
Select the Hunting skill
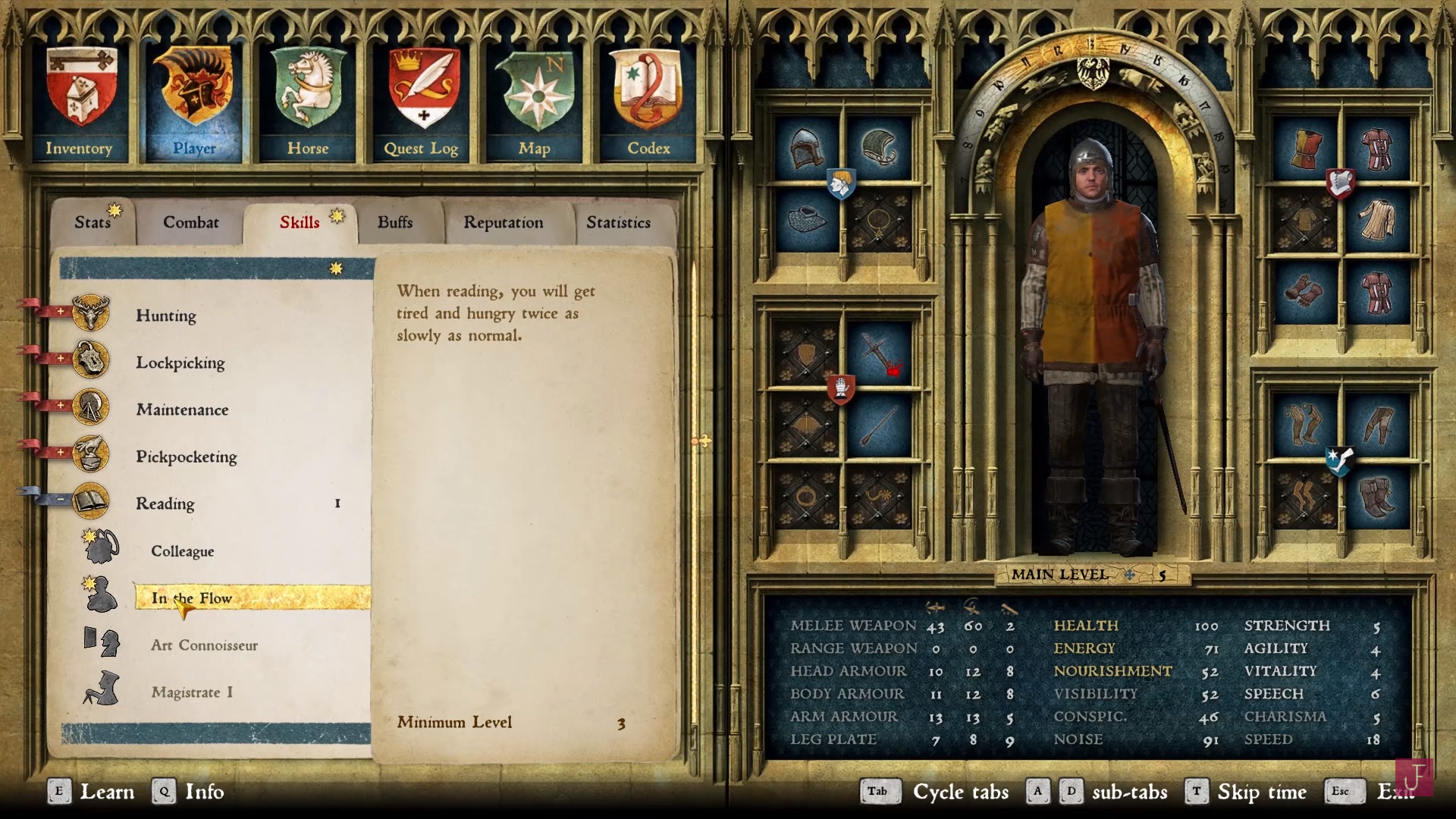pos(166,315)
